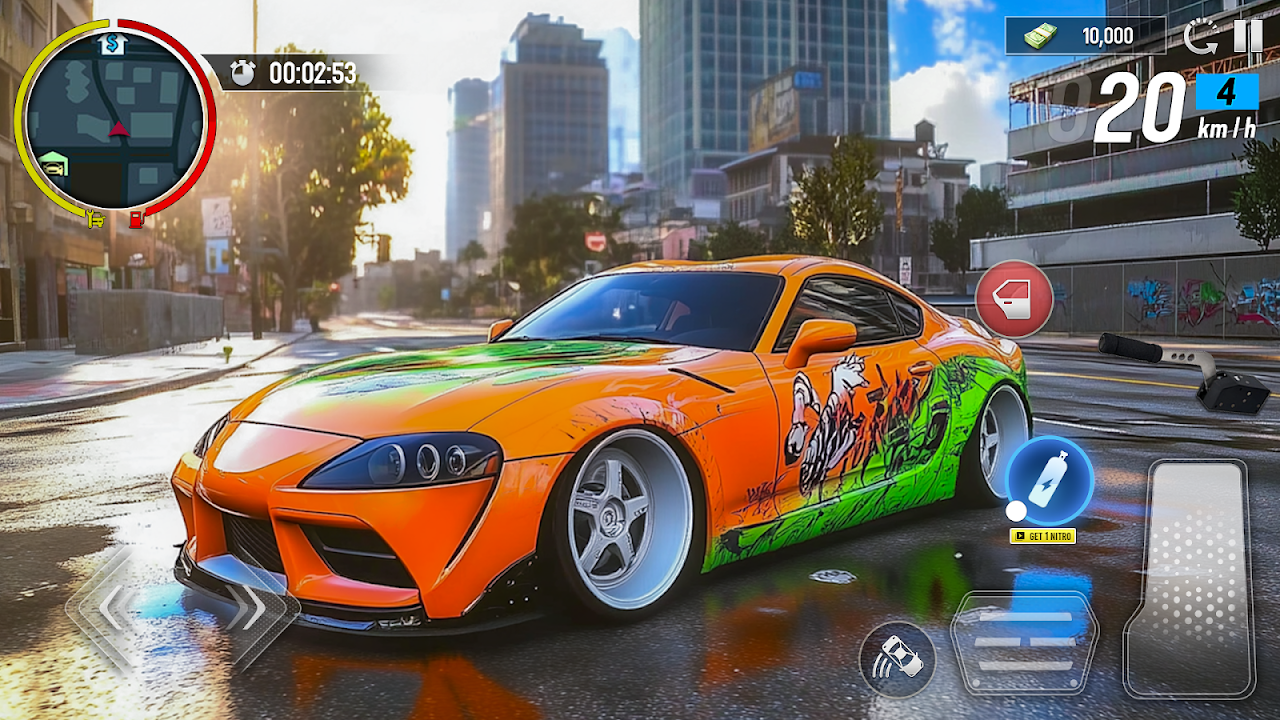
Task: Tap the yellow GET 1 NITRO button
Action: [1043, 536]
